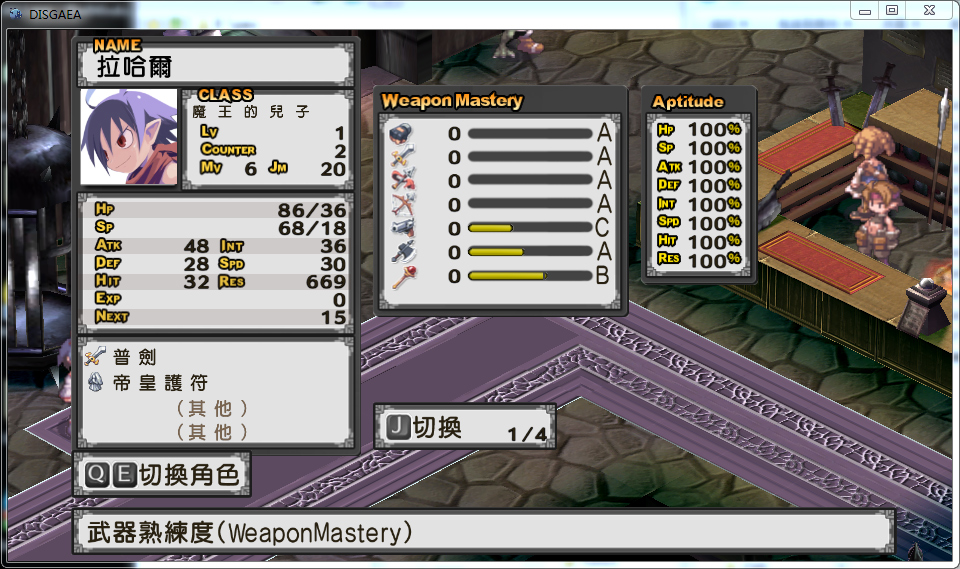Select the 普劍 sword equipment slot

[x=135, y=357]
